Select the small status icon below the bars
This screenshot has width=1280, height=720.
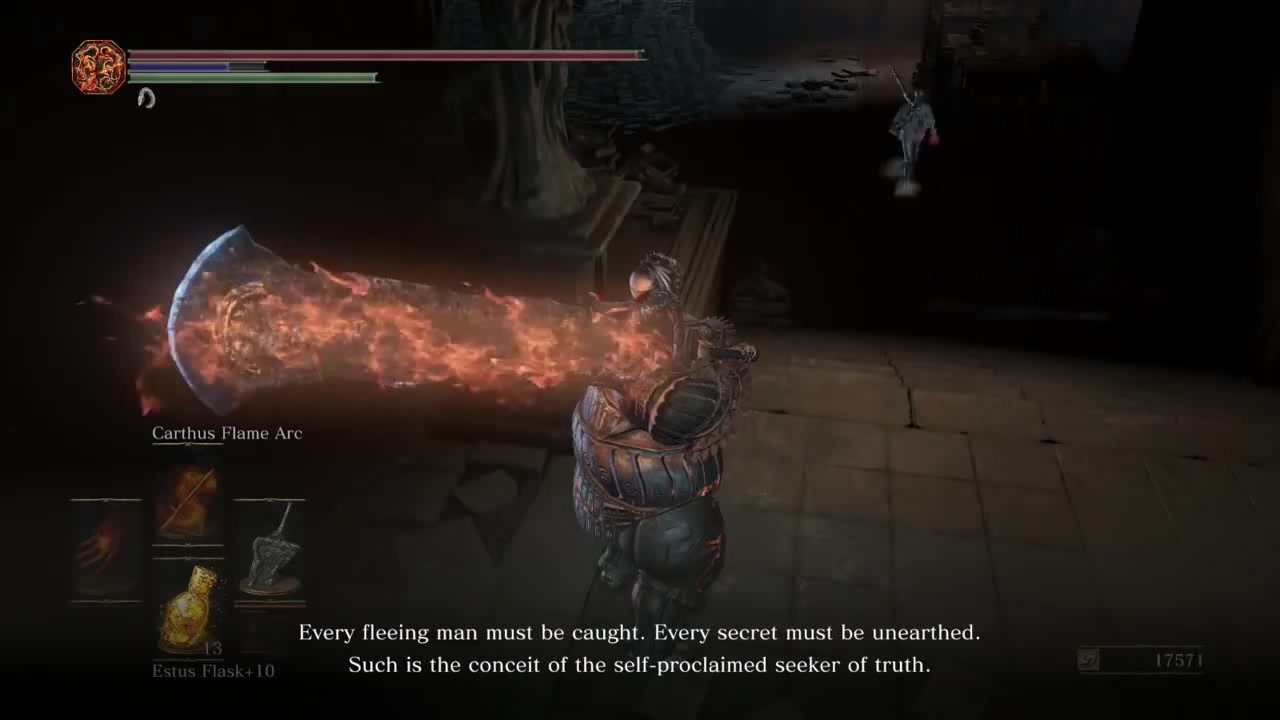(x=146, y=98)
